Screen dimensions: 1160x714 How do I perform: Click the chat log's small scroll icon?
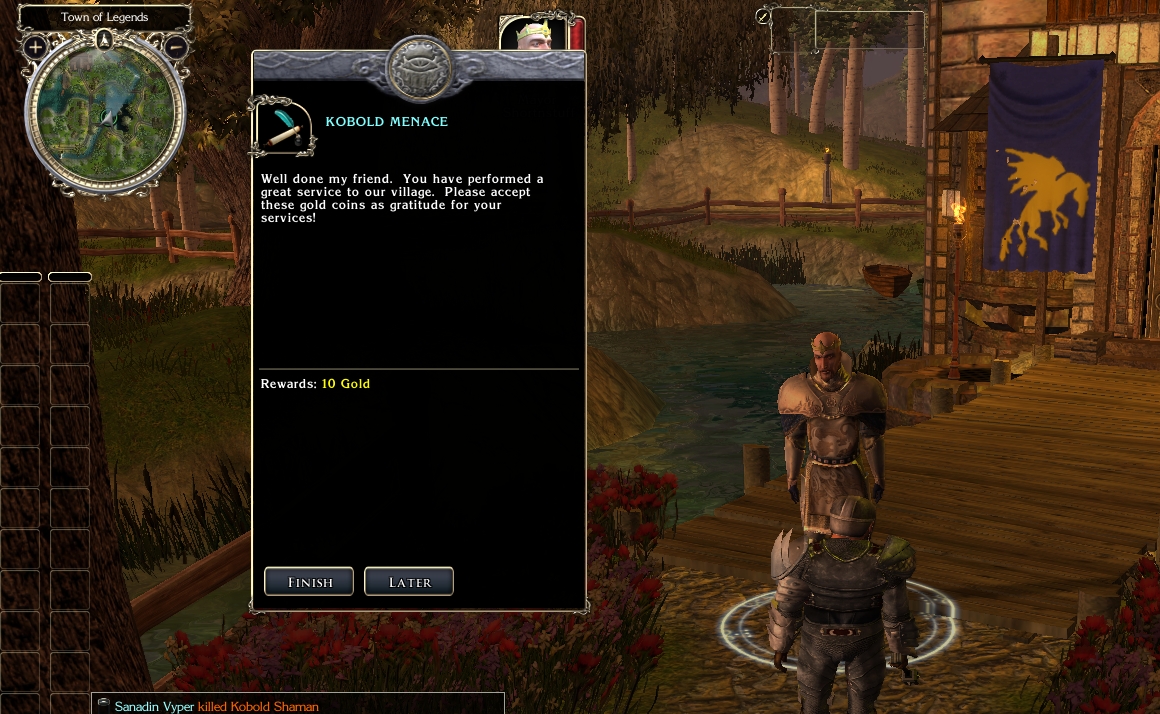[x=103, y=705]
